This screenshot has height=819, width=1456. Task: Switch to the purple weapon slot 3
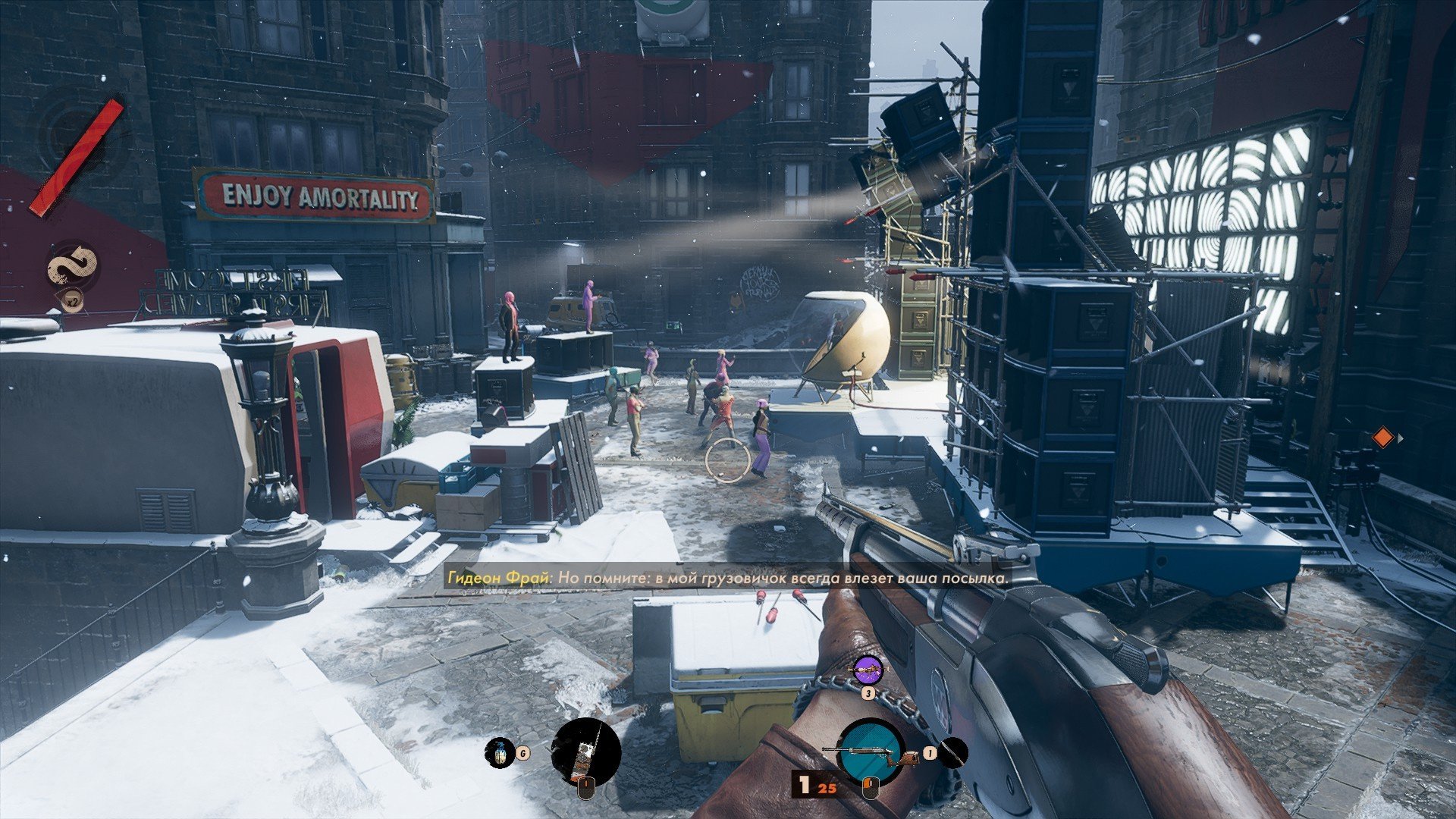click(868, 670)
